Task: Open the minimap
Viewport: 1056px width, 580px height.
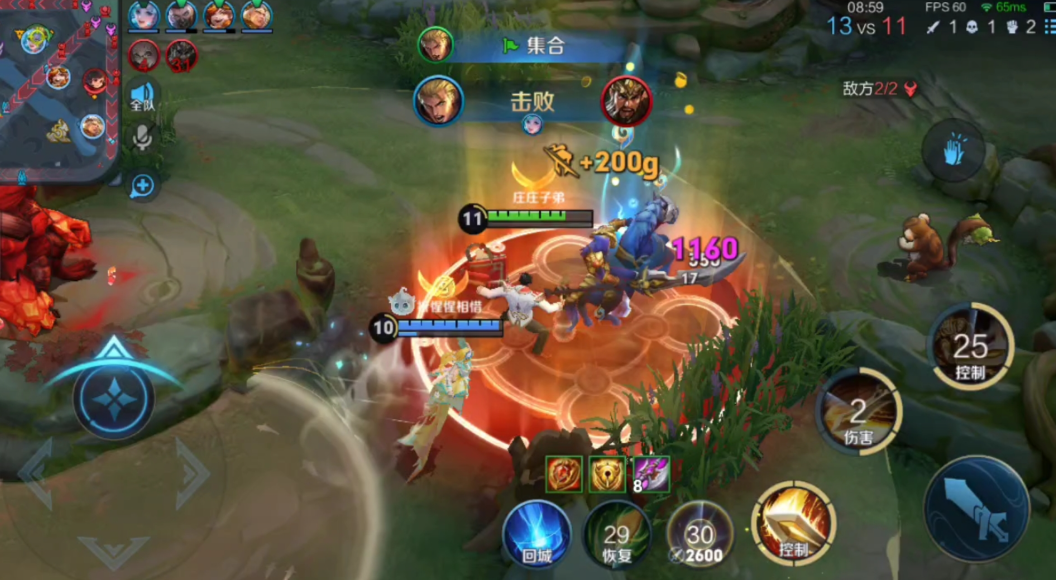Action: coord(58,90)
